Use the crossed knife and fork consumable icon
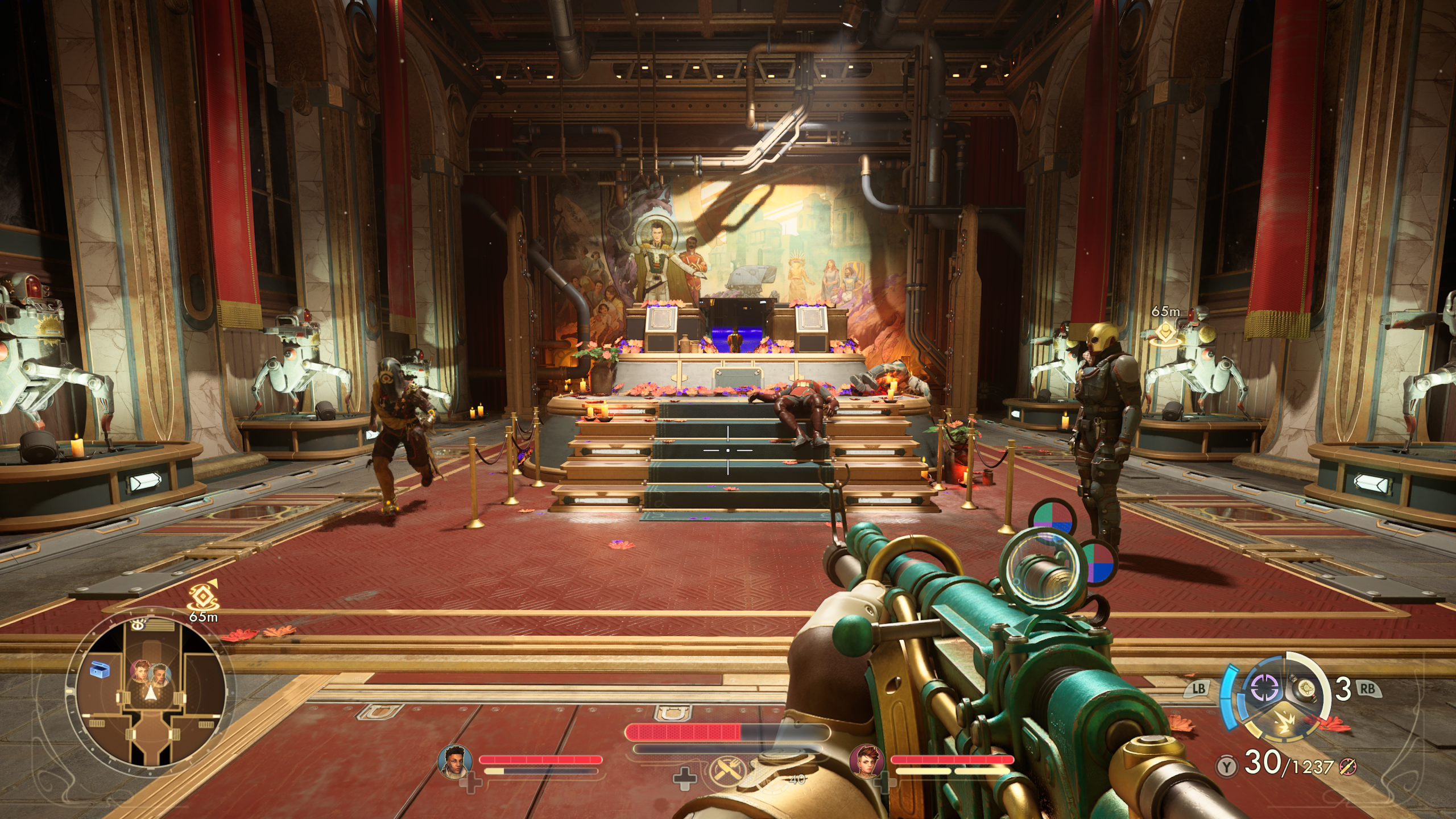The height and width of the screenshot is (819, 1456). 726,772
